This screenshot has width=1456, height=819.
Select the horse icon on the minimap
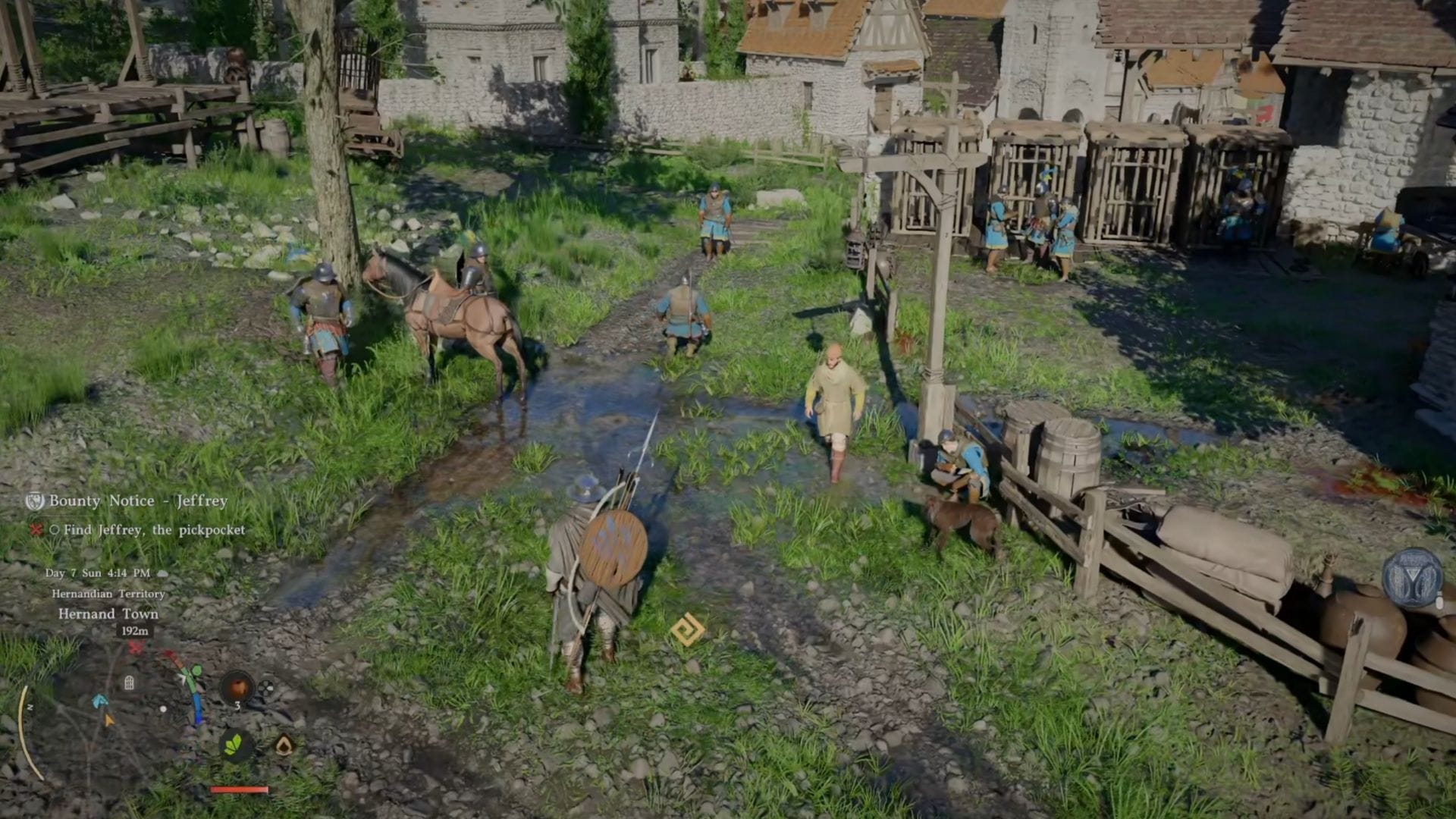pyautogui.click(x=99, y=701)
